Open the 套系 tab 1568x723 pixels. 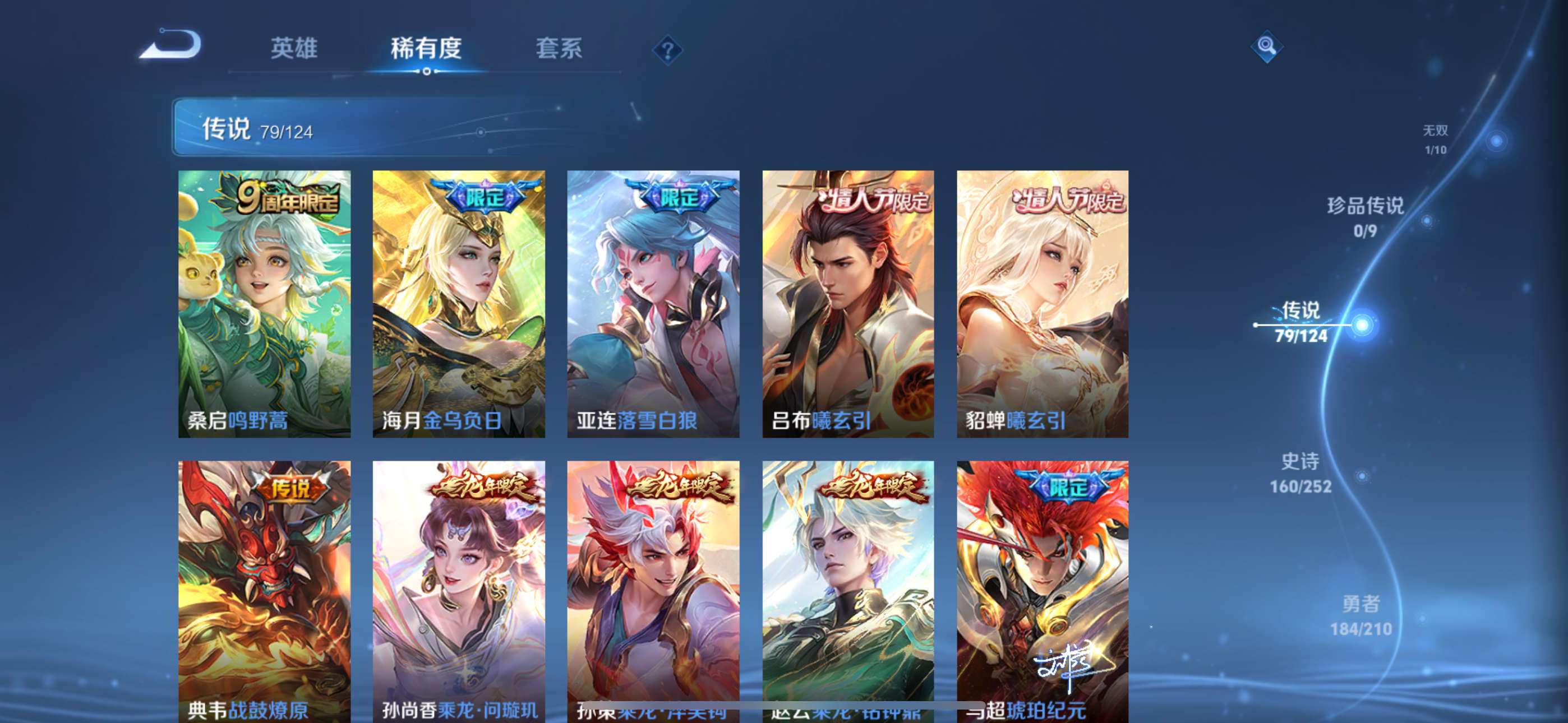click(x=559, y=48)
